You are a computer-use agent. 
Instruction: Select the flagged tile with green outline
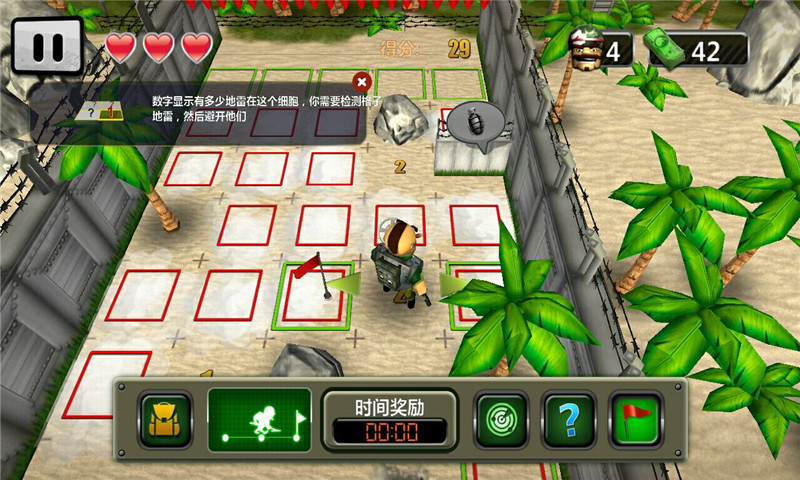(x=313, y=295)
